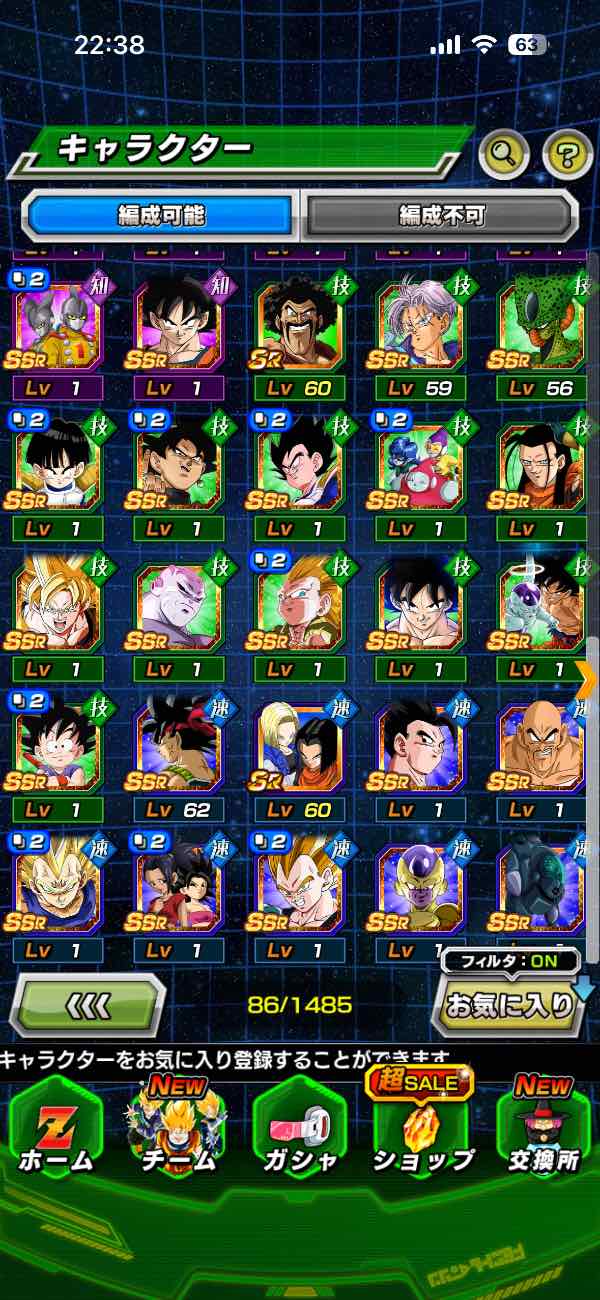Open the お気に入り favorites filter button

pyautogui.click(x=510, y=1004)
